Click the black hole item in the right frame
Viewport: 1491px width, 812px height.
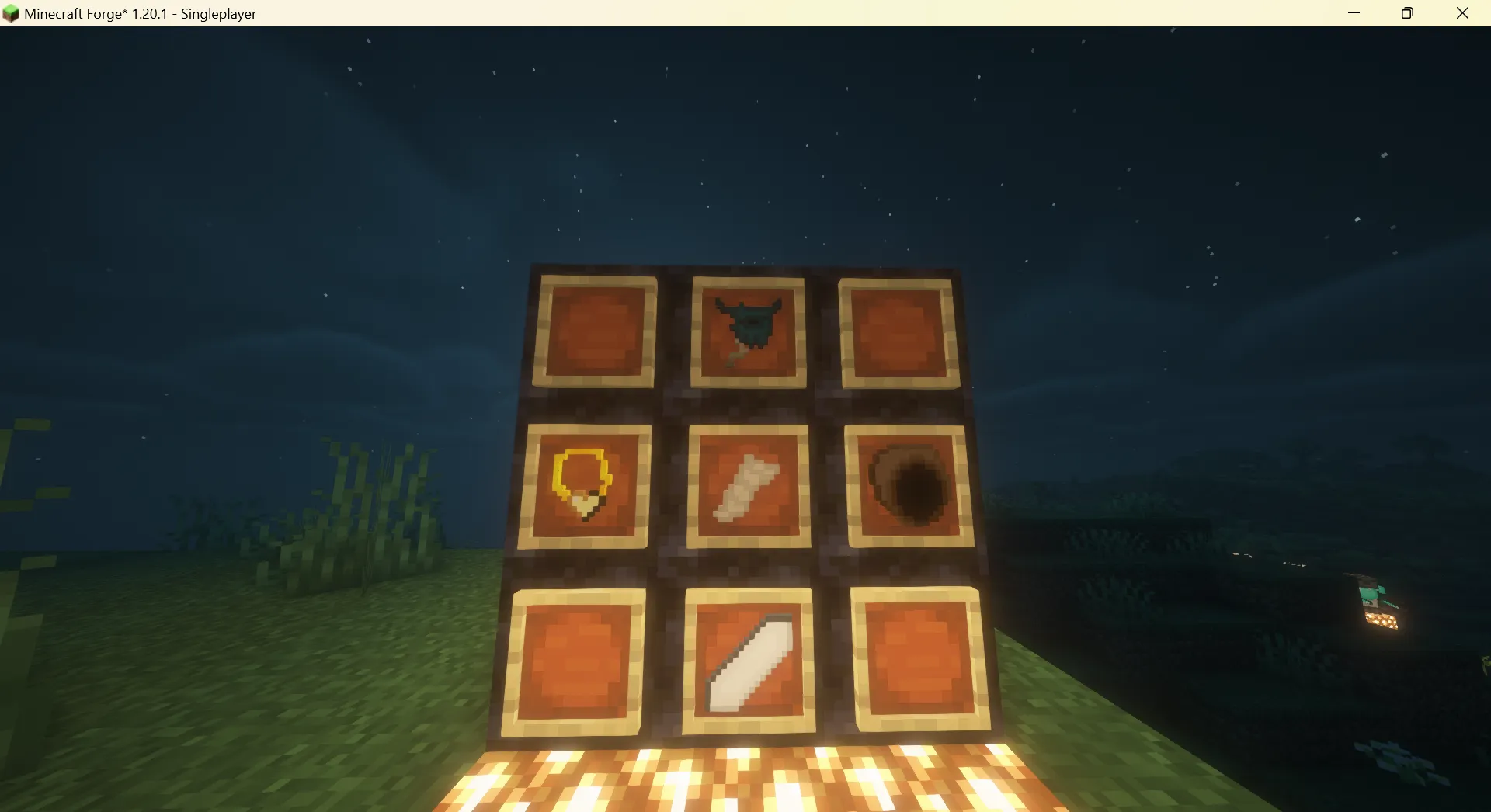pos(907,485)
